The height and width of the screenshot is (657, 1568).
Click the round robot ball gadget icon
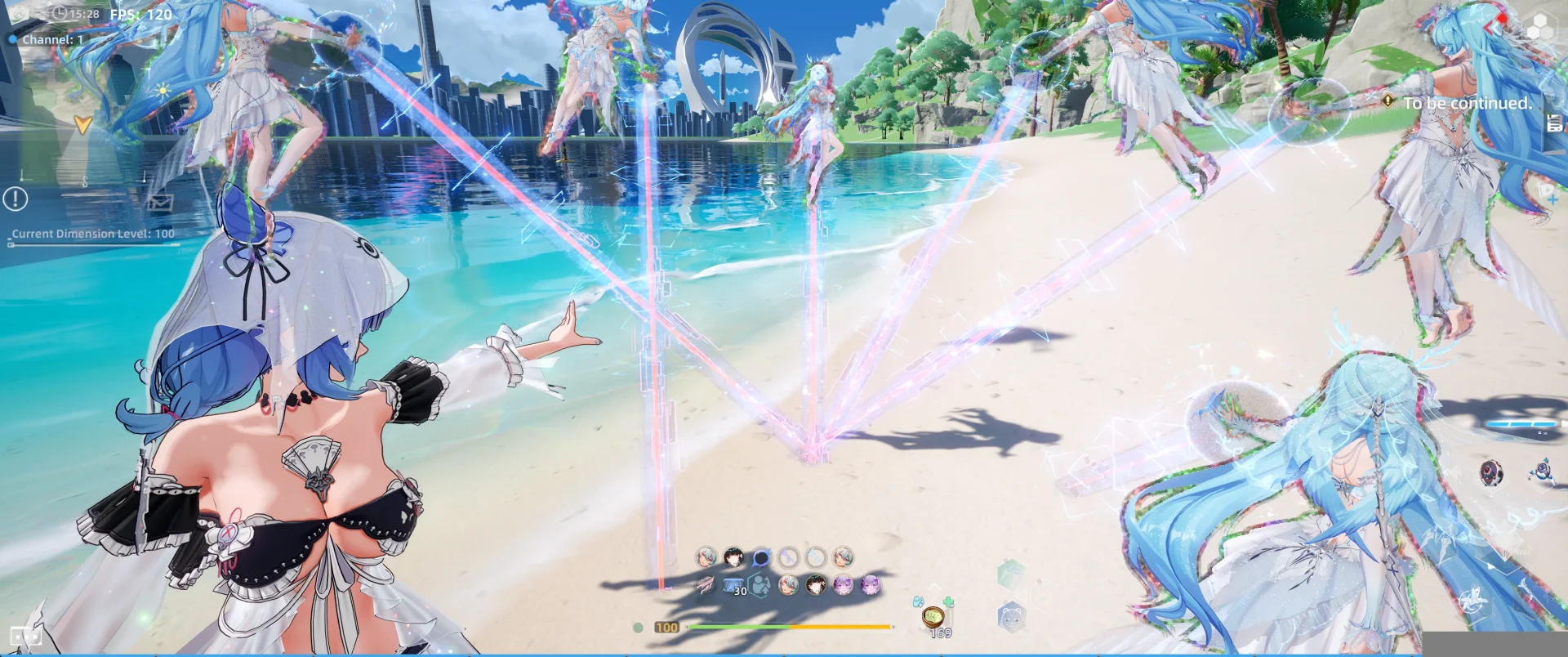click(1491, 472)
